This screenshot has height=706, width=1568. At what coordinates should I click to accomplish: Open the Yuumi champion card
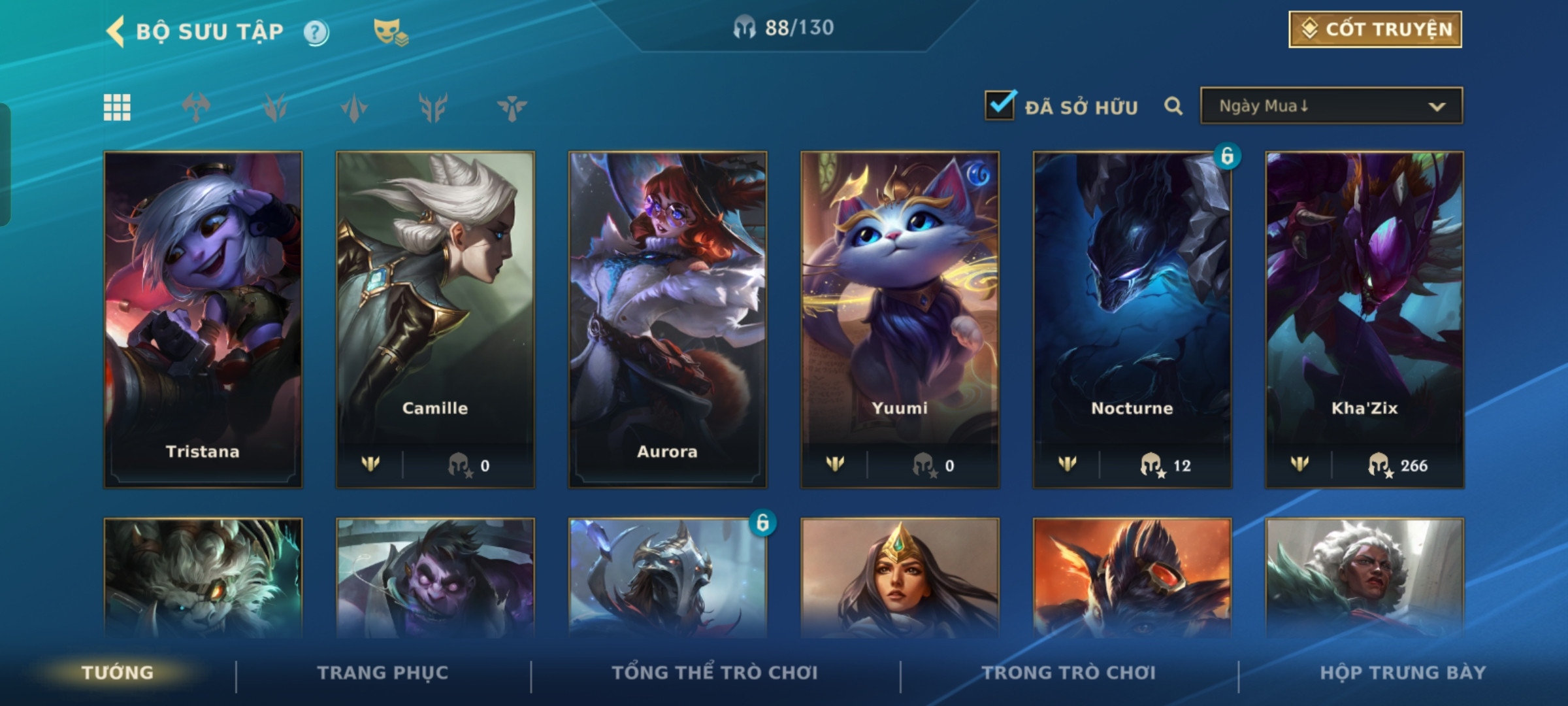(900, 319)
